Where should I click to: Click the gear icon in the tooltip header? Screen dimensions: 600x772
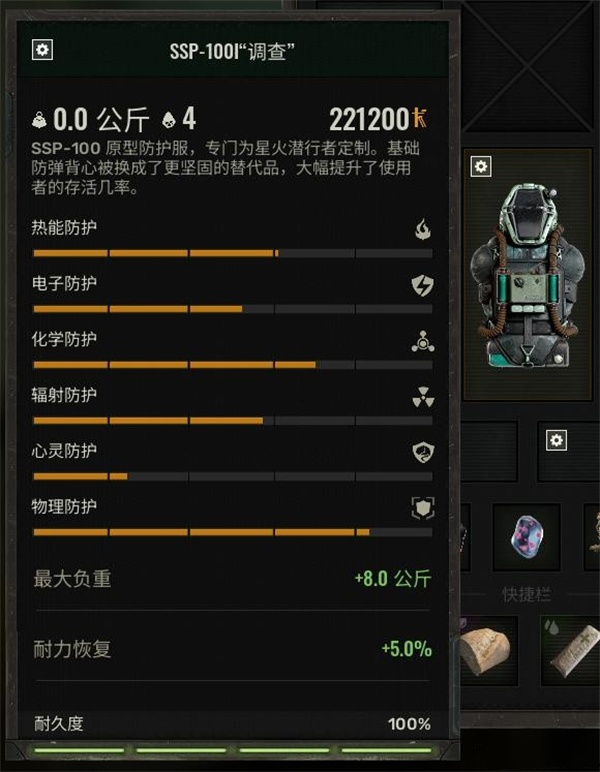click(42, 50)
